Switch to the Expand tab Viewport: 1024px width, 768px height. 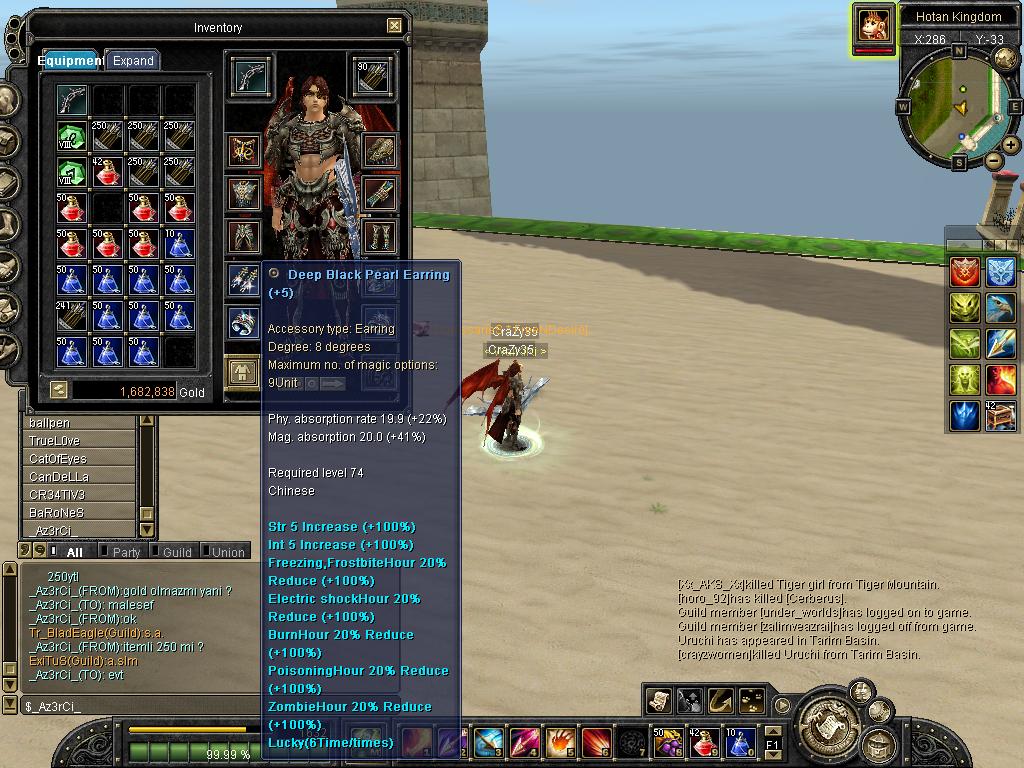point(132,60)
